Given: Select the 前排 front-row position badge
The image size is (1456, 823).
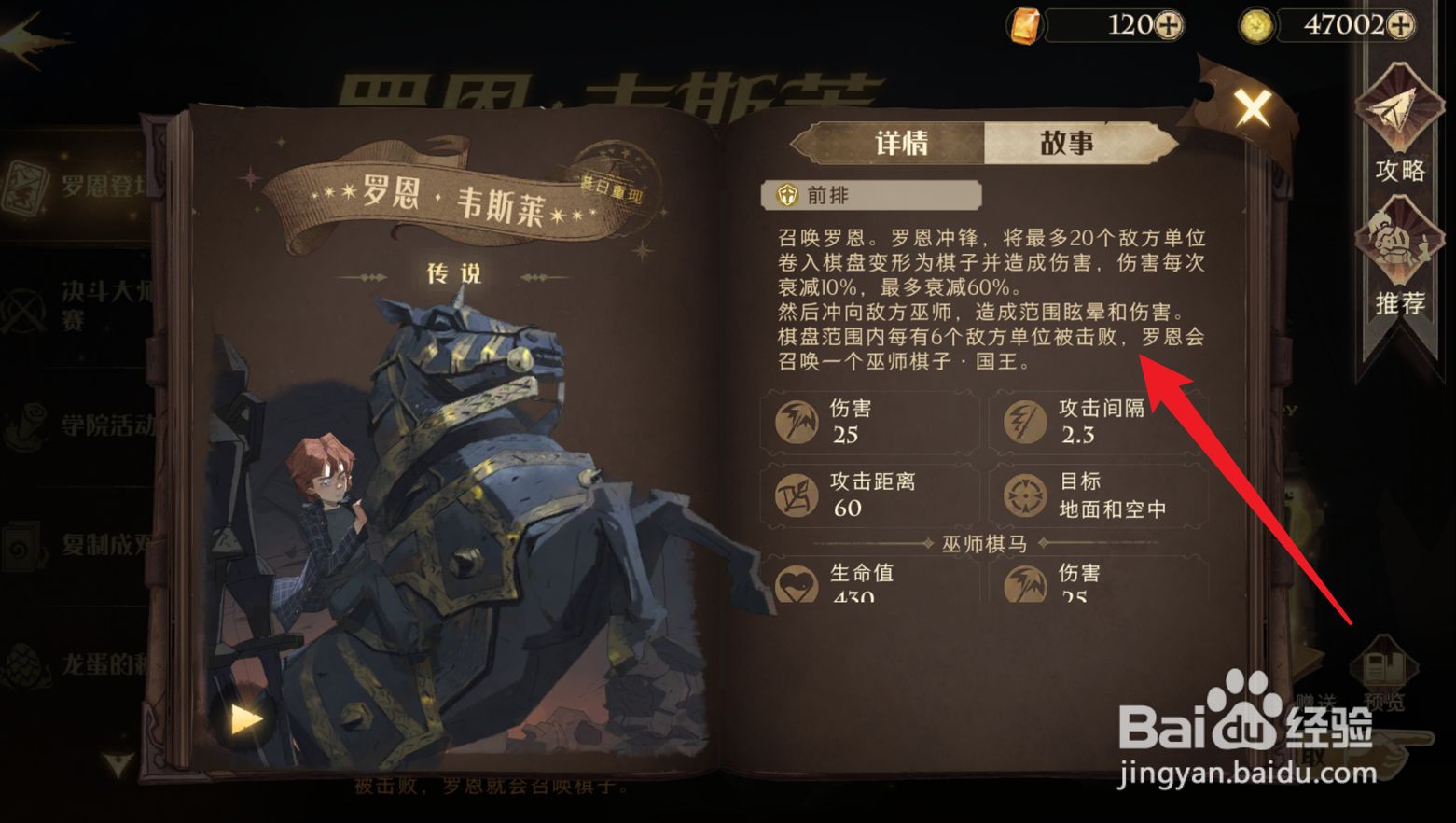Looking at the screenshot, I should tap(788, 195).
